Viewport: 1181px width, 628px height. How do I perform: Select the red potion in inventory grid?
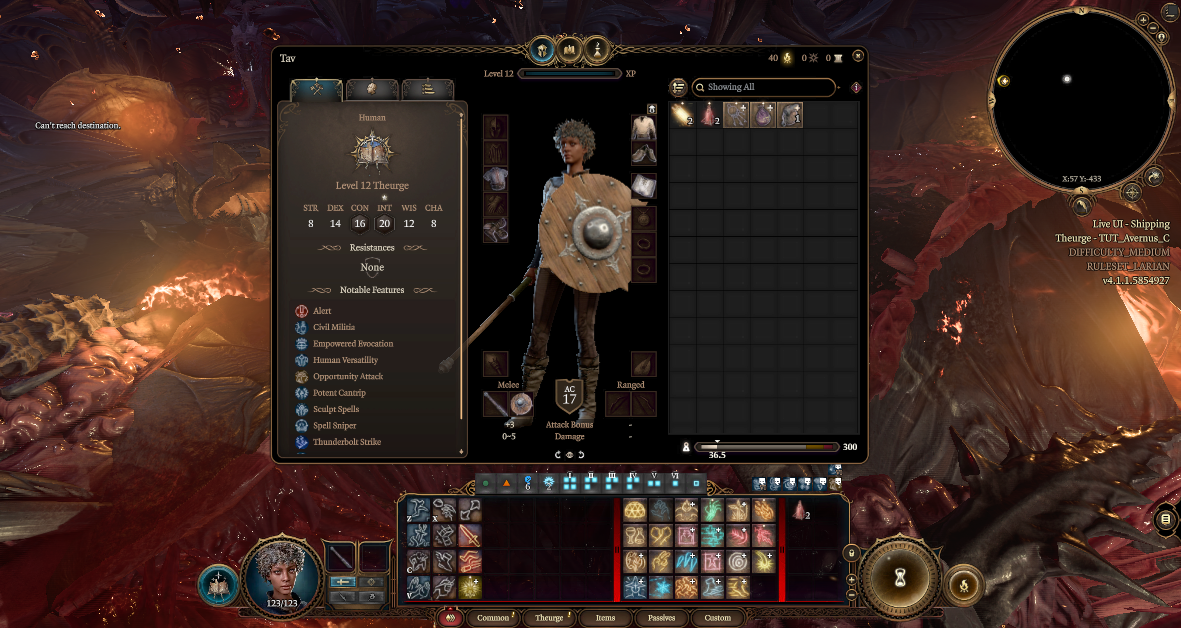709,115
